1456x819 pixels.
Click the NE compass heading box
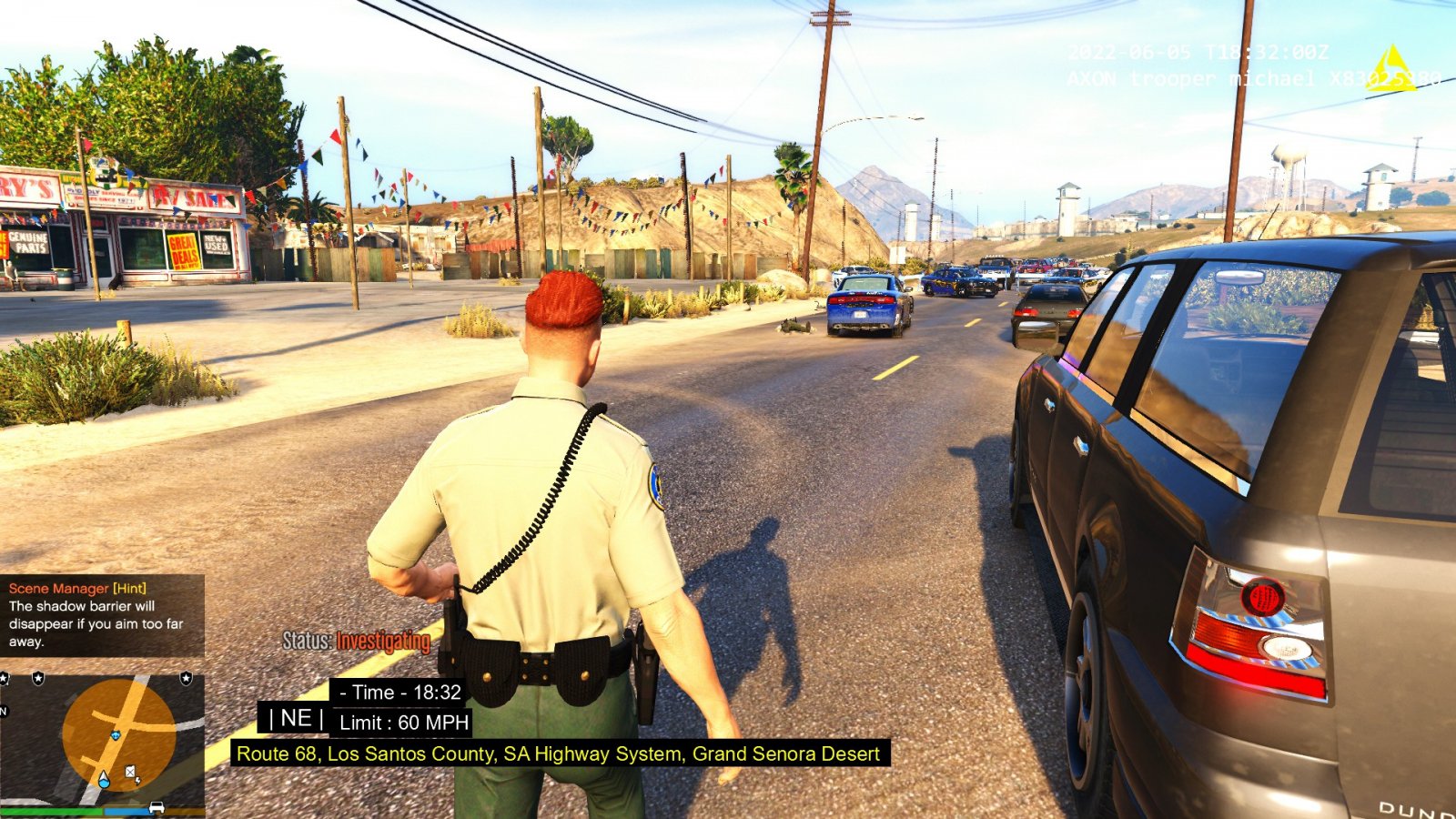pos(296,718)
